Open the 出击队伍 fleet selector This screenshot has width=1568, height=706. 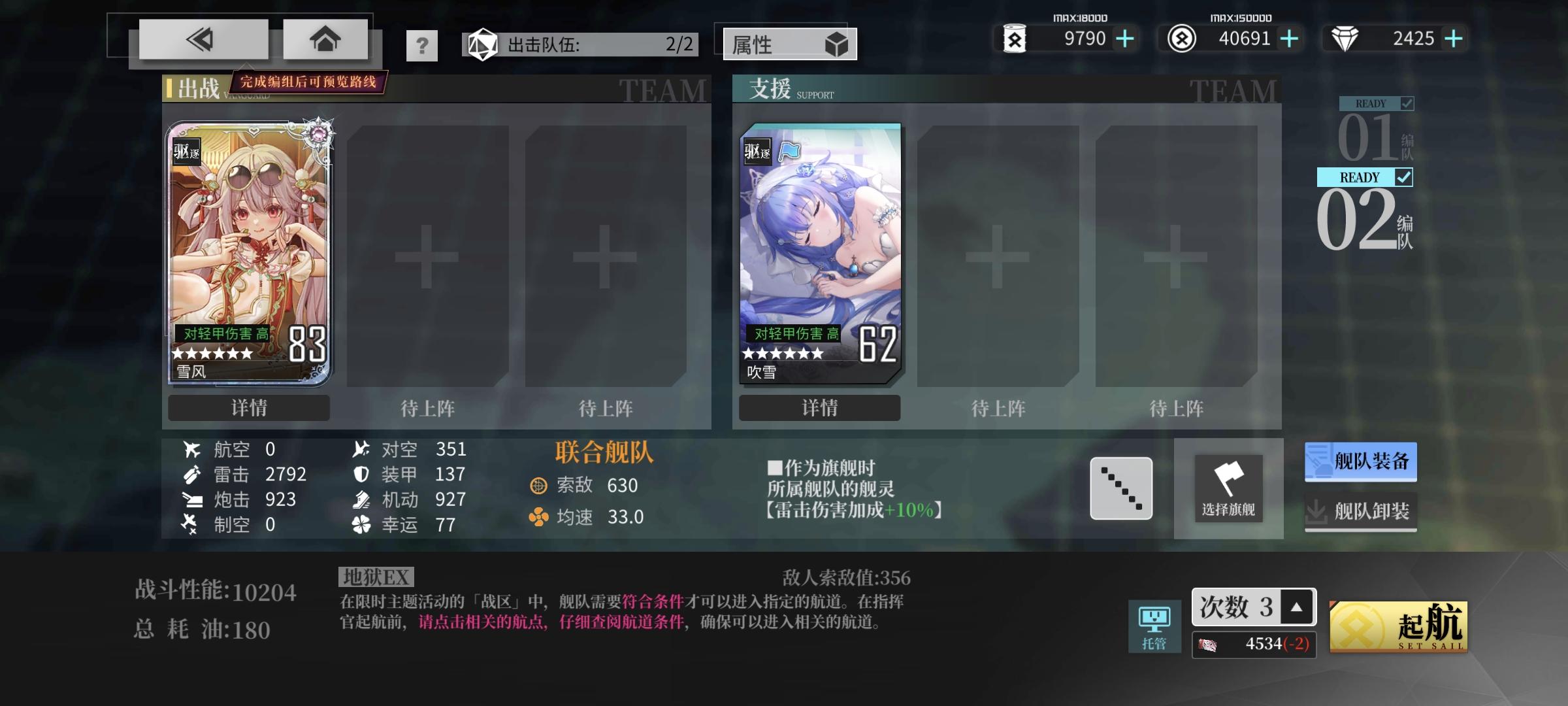tap(578, 44)
